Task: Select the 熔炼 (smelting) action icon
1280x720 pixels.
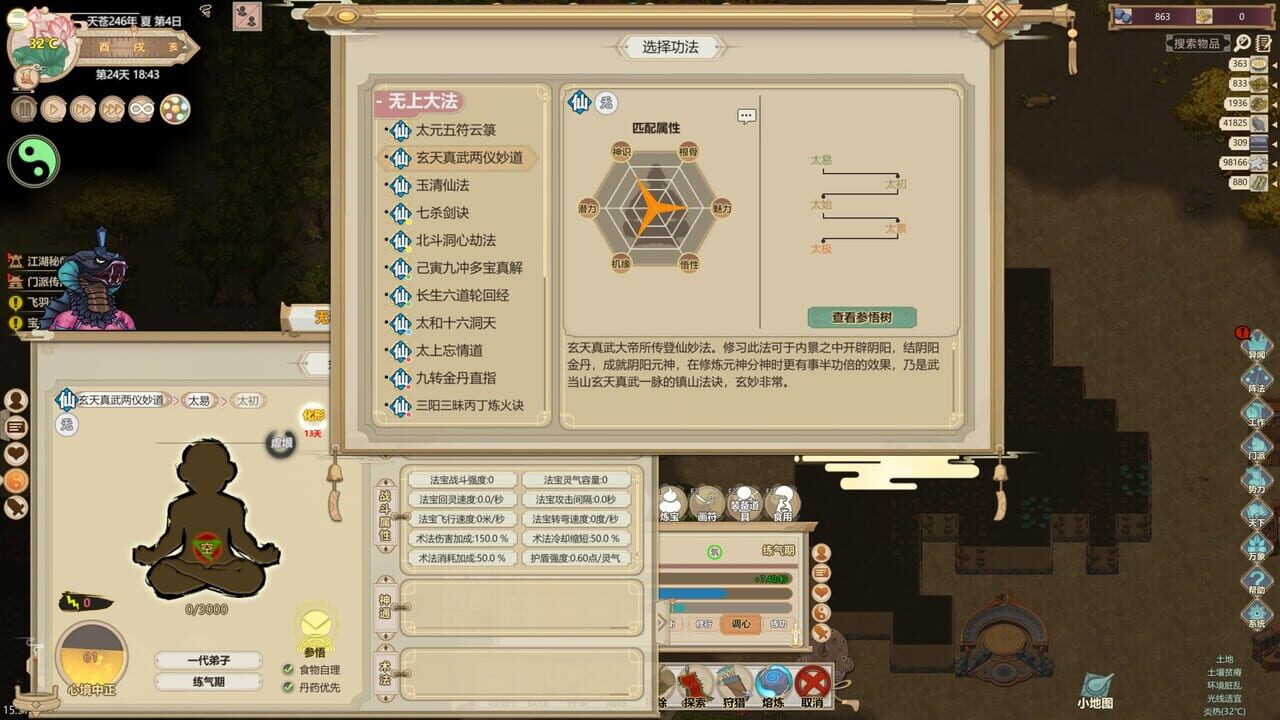Action: tap(772, 681)
